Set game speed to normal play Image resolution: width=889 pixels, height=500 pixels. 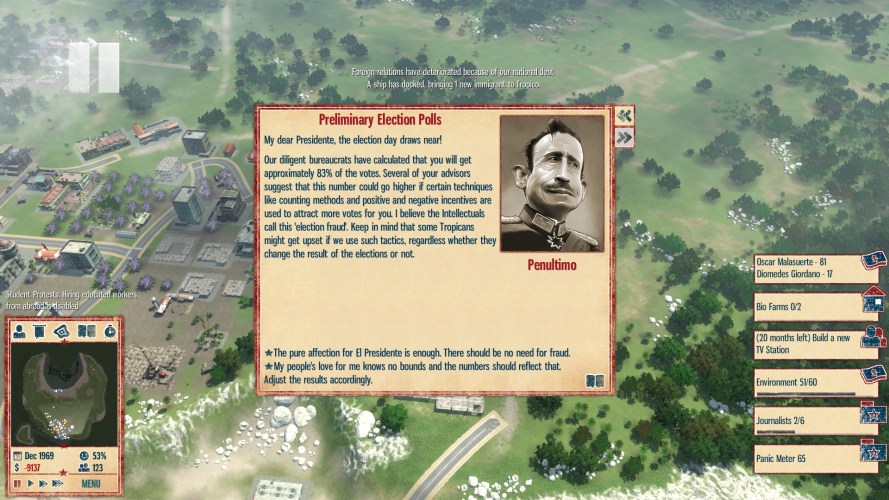30,484
